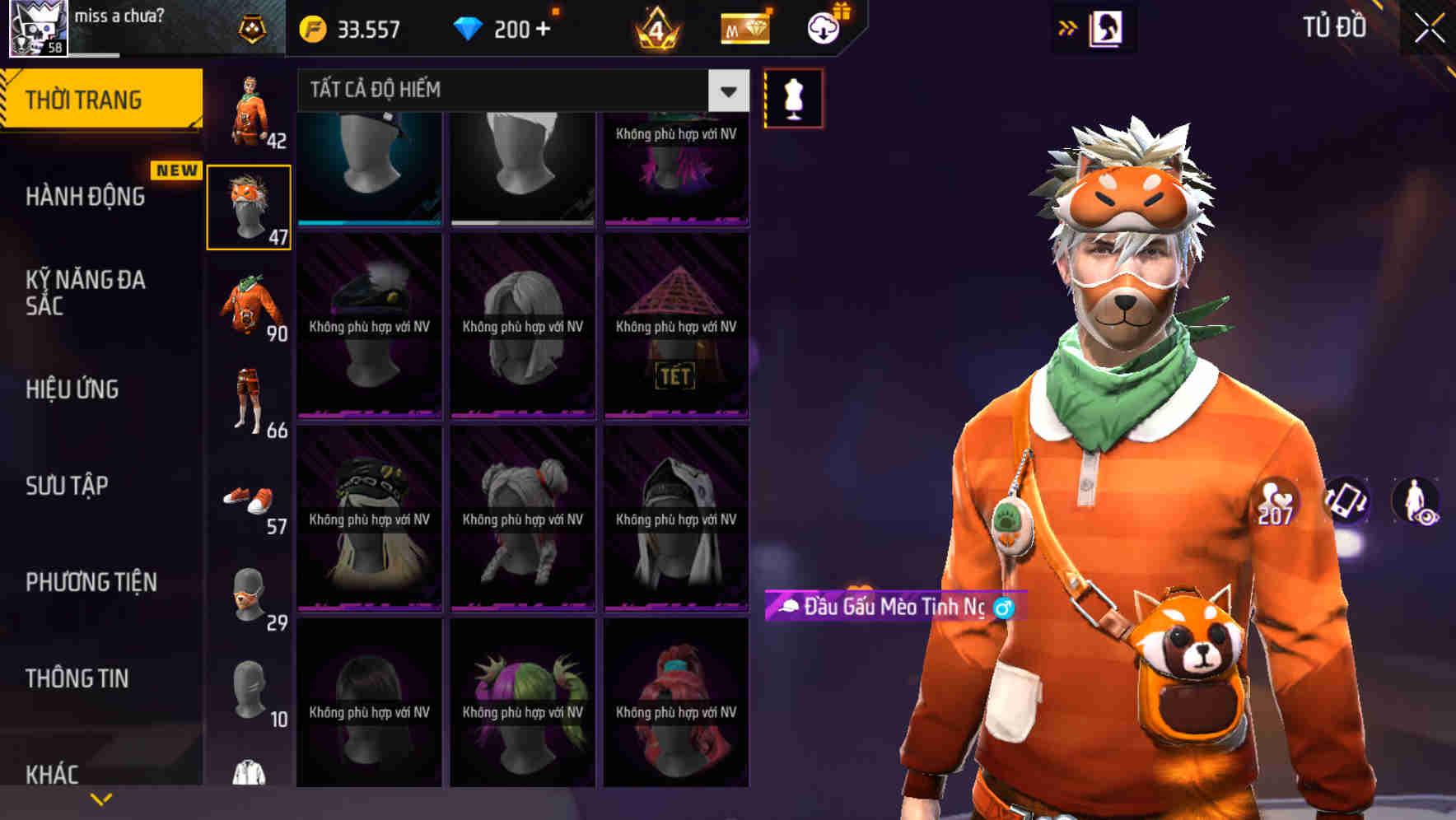Select the orange shoes category

tap(250, 498)
